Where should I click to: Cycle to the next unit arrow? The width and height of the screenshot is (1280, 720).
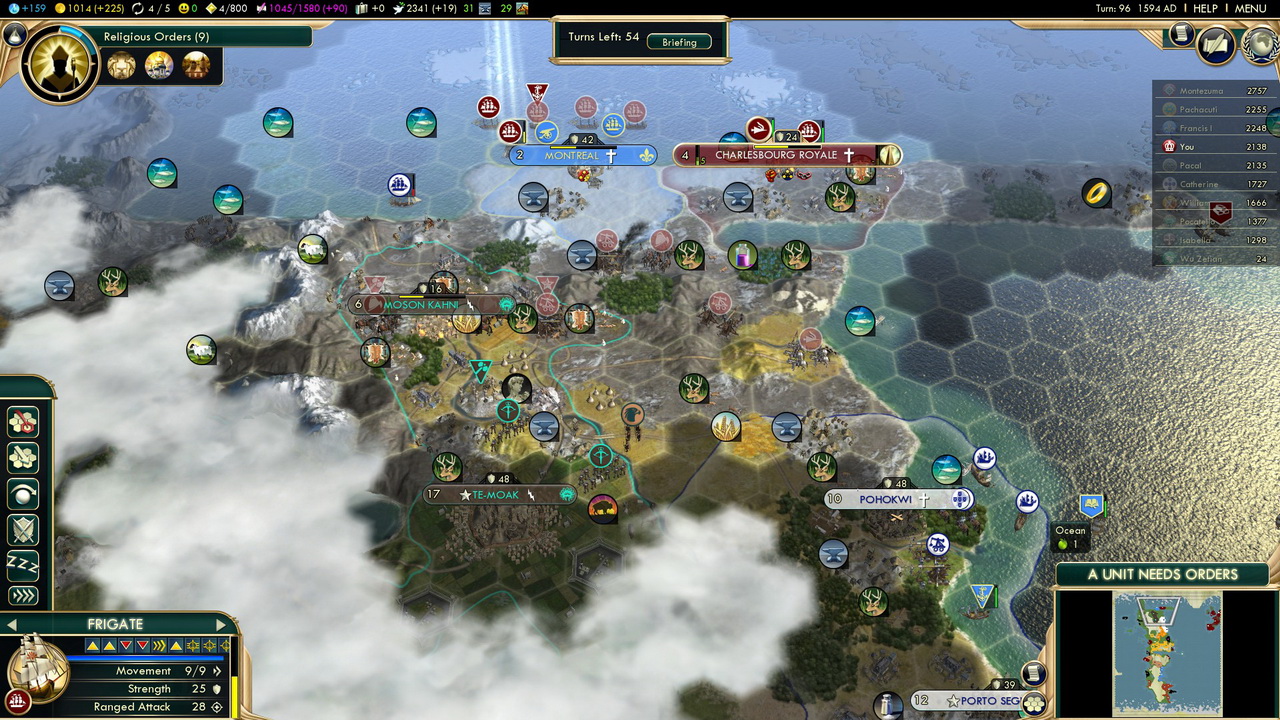[221, 625]
